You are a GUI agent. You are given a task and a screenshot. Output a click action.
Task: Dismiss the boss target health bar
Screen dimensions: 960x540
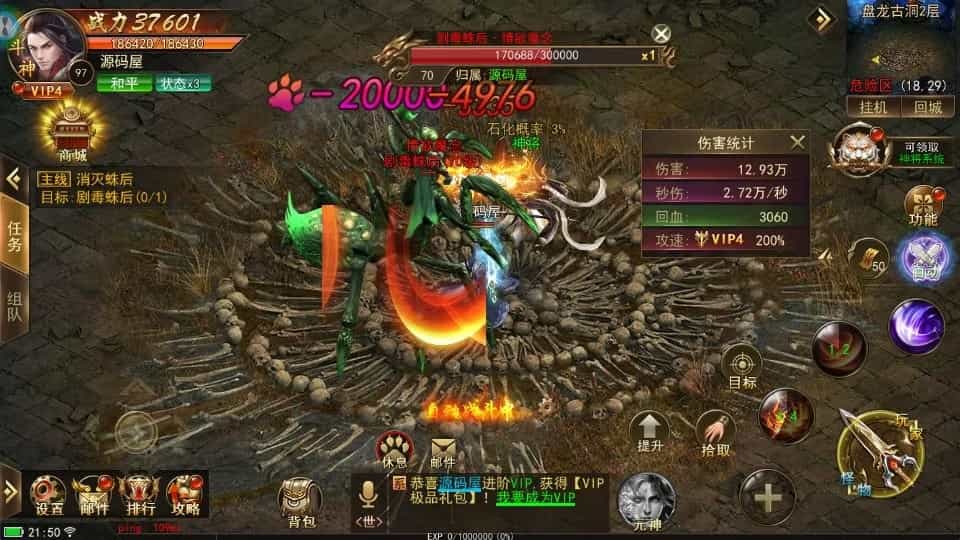(660, 35)
